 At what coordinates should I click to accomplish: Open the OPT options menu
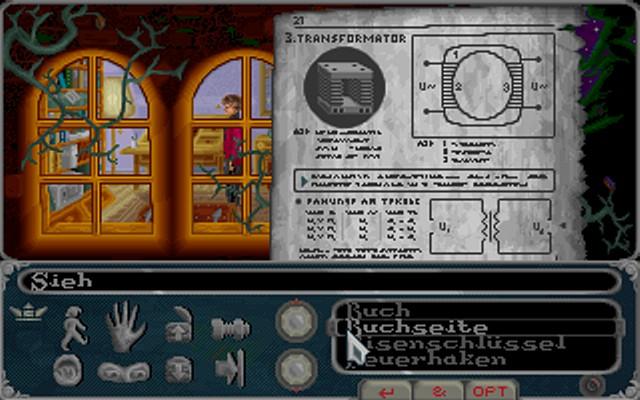tap(491, 391)
